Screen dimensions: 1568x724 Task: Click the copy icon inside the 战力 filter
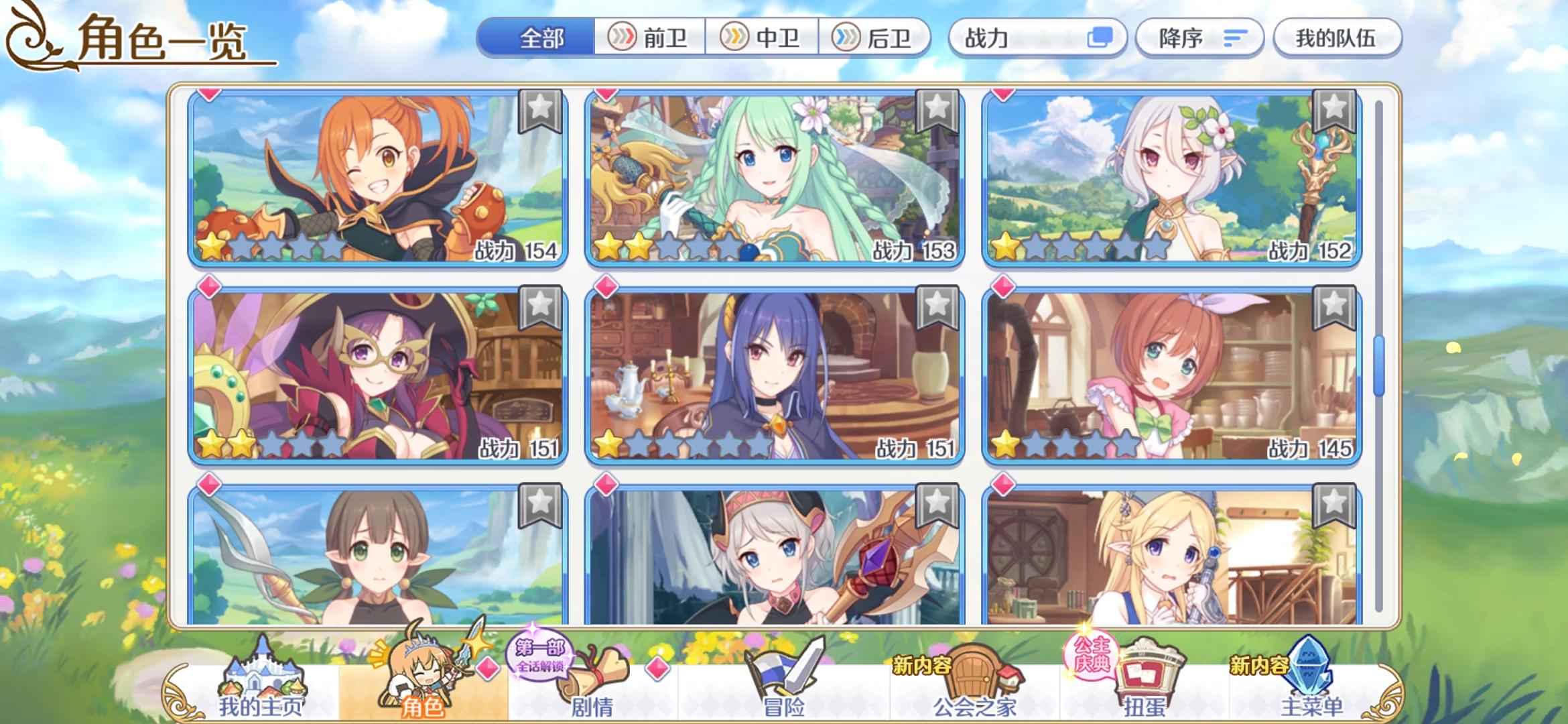[1102, 38]
